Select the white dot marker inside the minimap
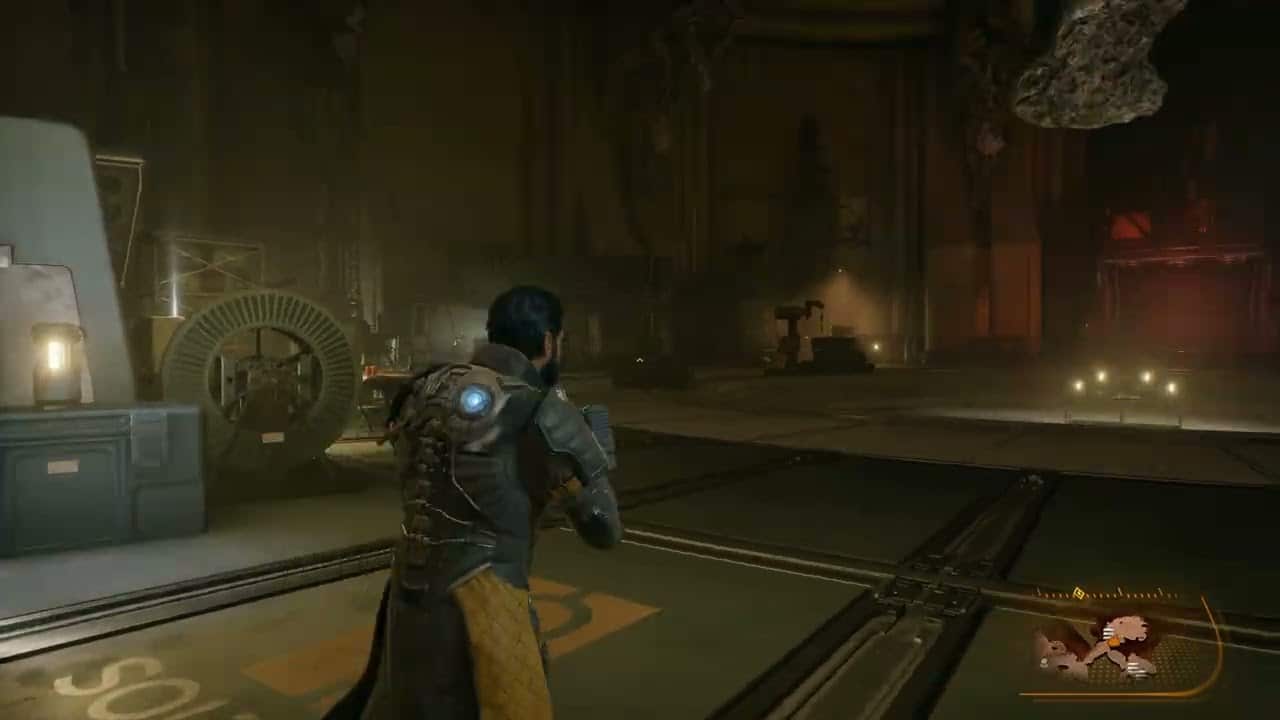This screenshot has width=1280, height=720. [1044, 661]
